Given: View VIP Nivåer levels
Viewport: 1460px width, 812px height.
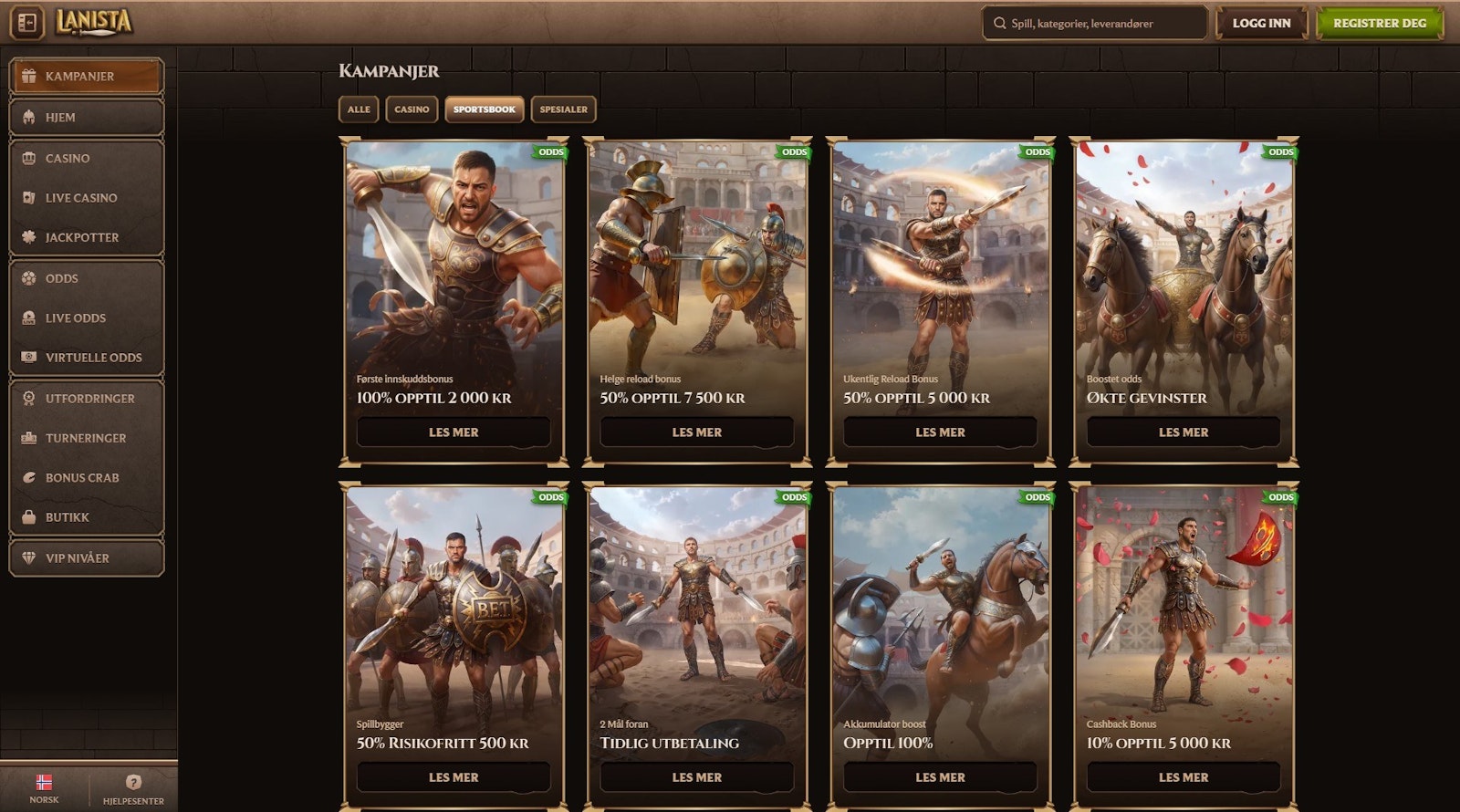Looking at the screenshot, I should 86,558.
